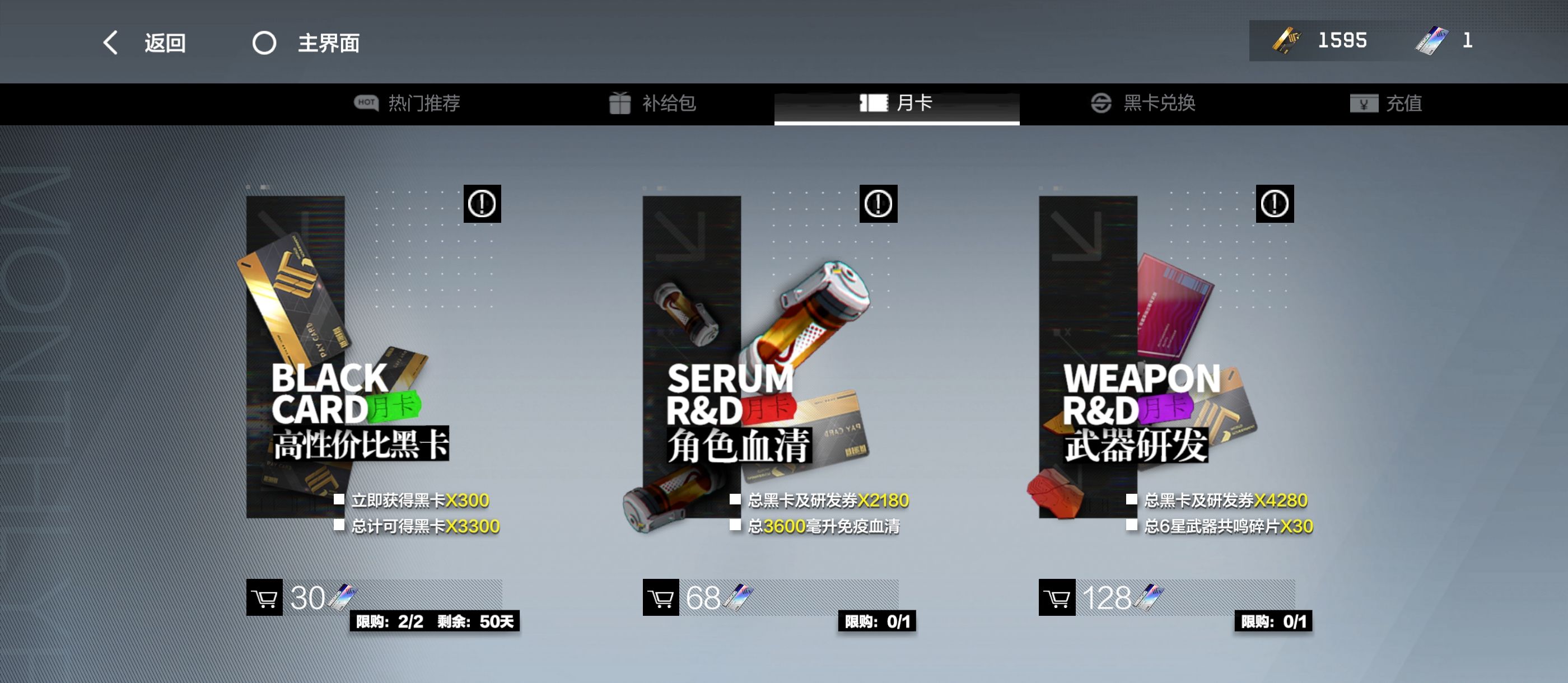Show info for Black Card monthly pass
Image resolution: width=1568 pixels, height=683 pixels.
tap(482, 203)
